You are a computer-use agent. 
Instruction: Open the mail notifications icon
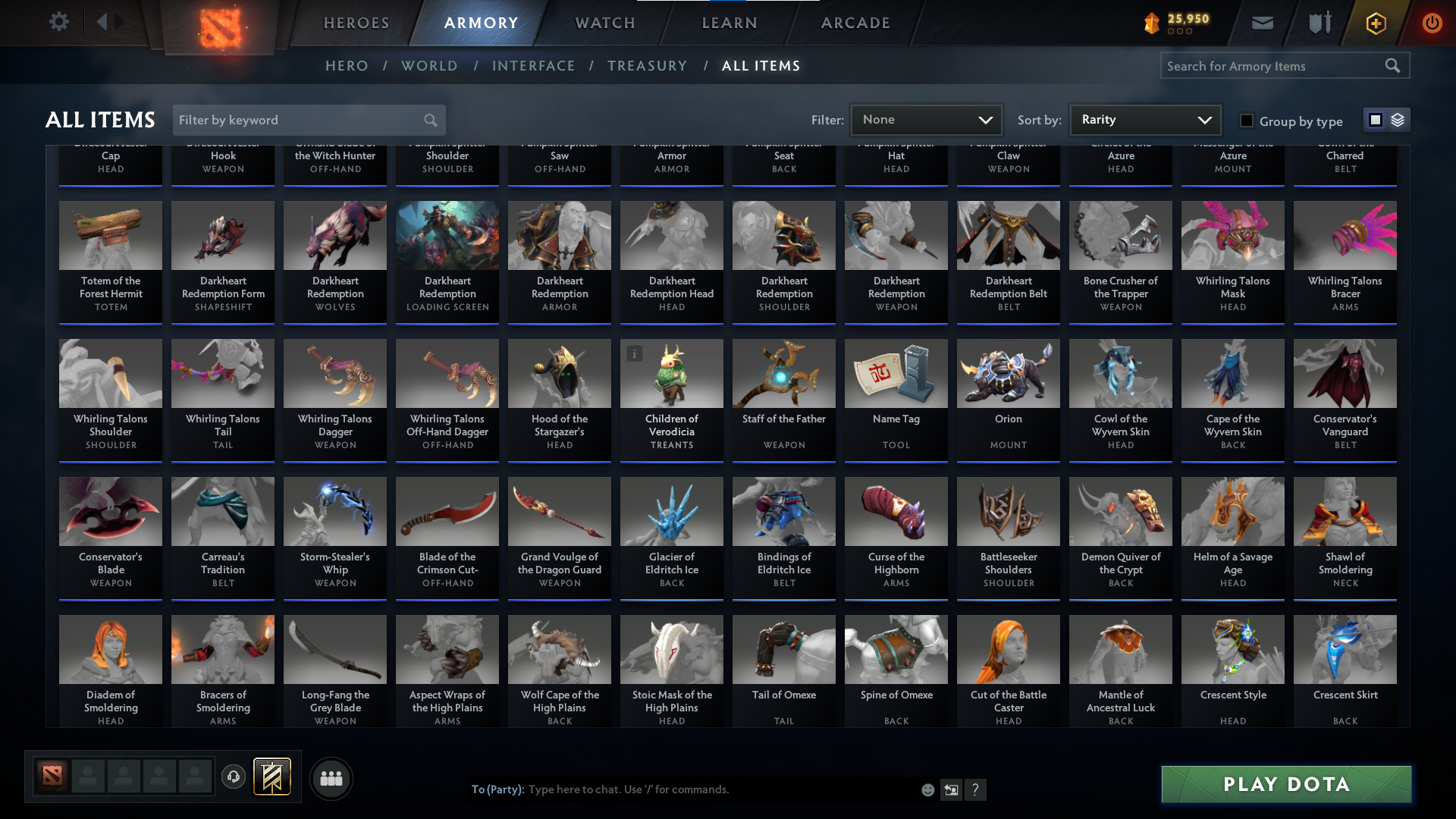(1262, 22)
